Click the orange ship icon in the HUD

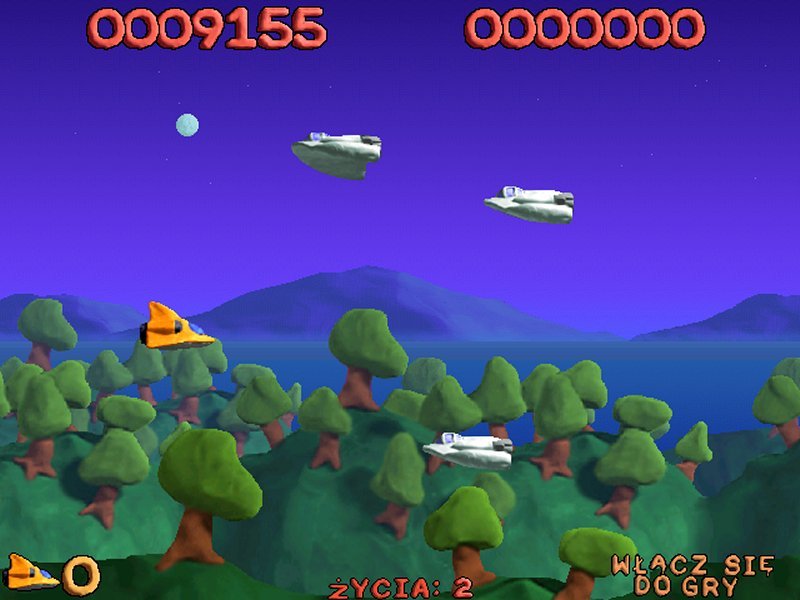click(x=30, y=573)
